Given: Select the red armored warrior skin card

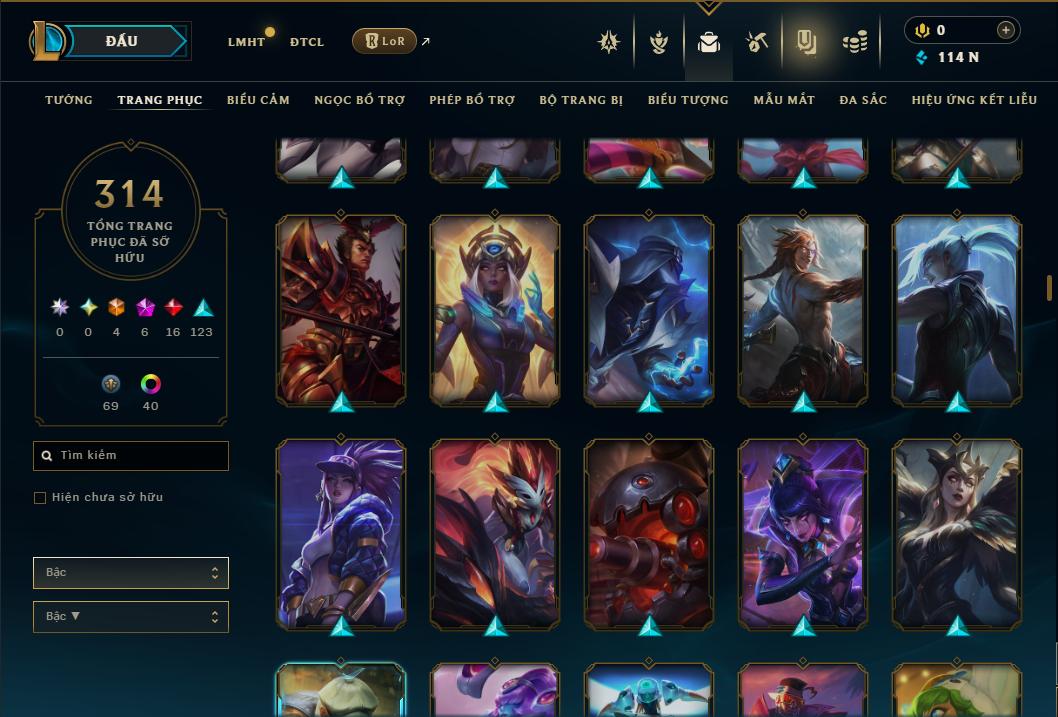Looking at the screenshot, I should coord(341,310).
